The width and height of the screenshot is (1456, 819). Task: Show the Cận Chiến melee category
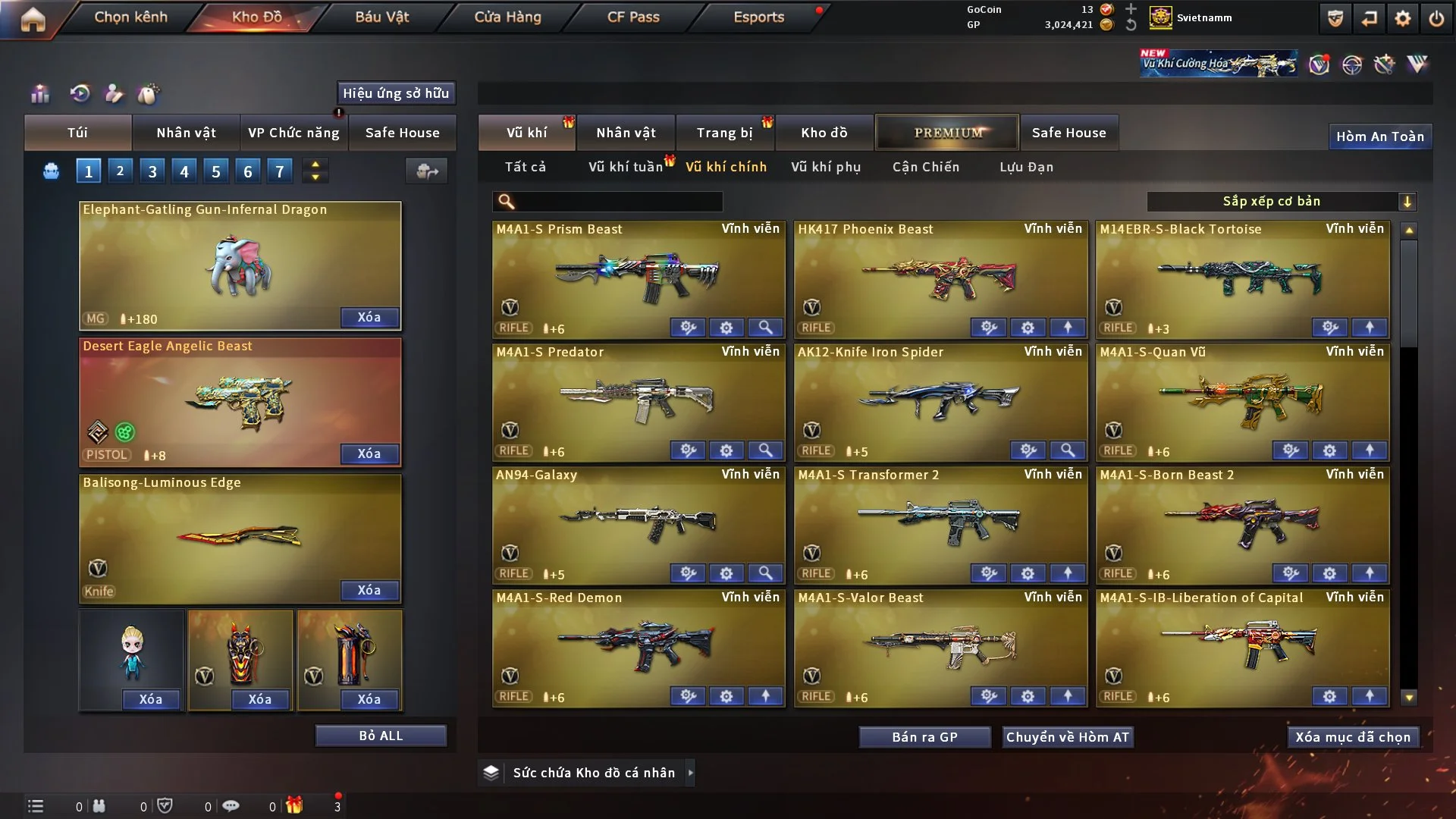925,167
